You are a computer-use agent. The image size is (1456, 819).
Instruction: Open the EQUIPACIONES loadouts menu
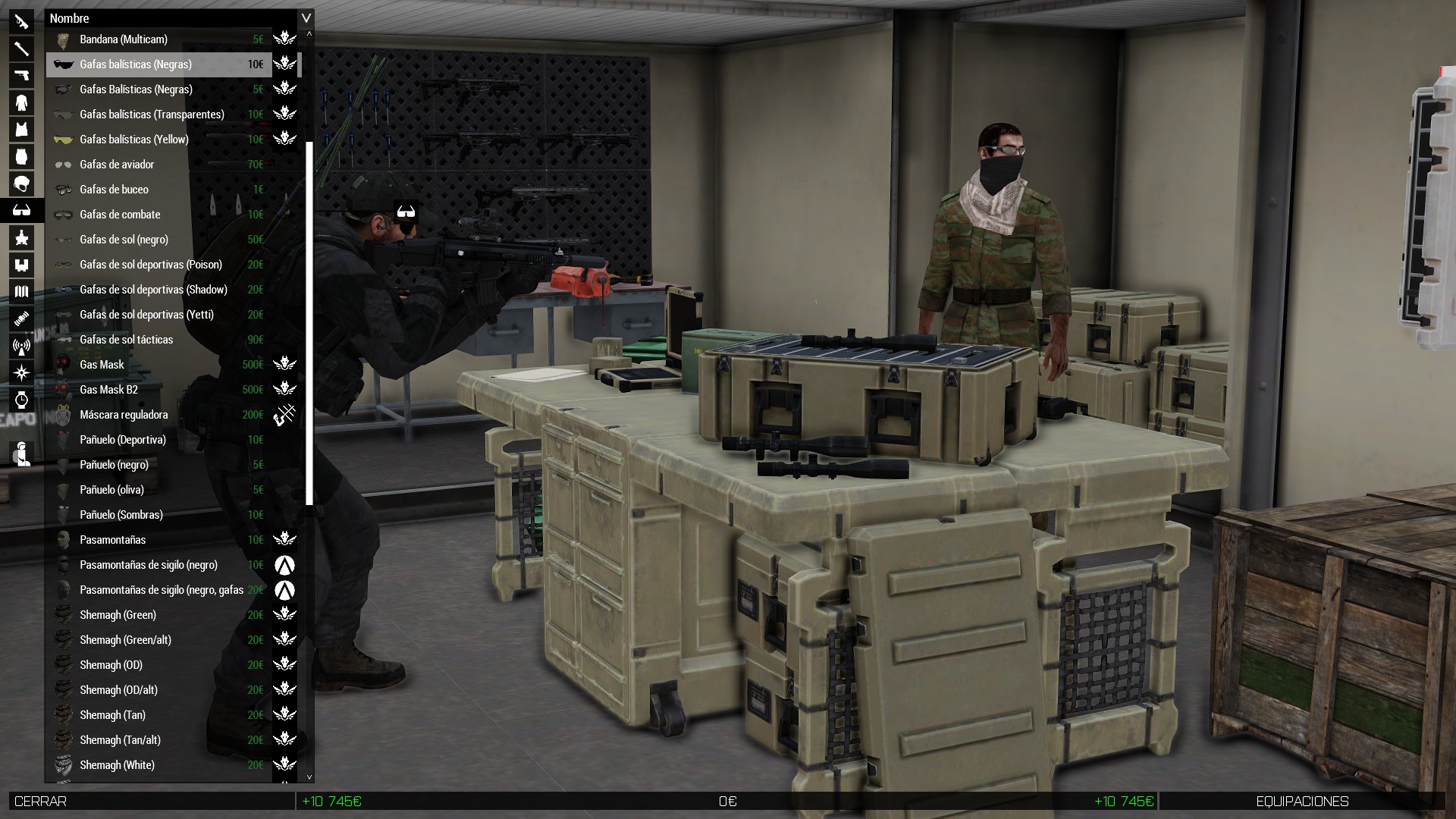tap(1301, 802)
